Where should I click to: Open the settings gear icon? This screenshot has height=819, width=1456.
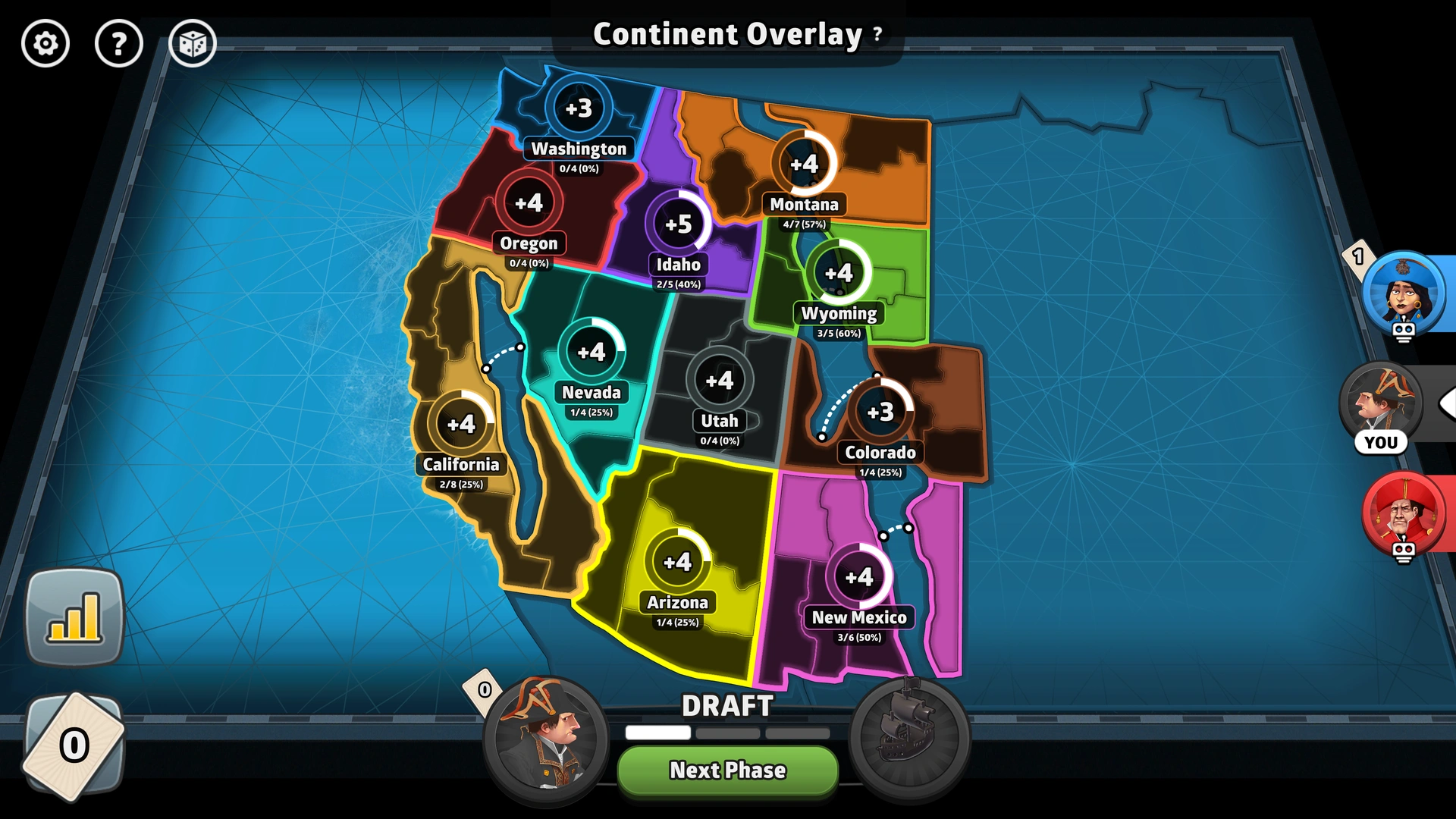coord(45,43)
